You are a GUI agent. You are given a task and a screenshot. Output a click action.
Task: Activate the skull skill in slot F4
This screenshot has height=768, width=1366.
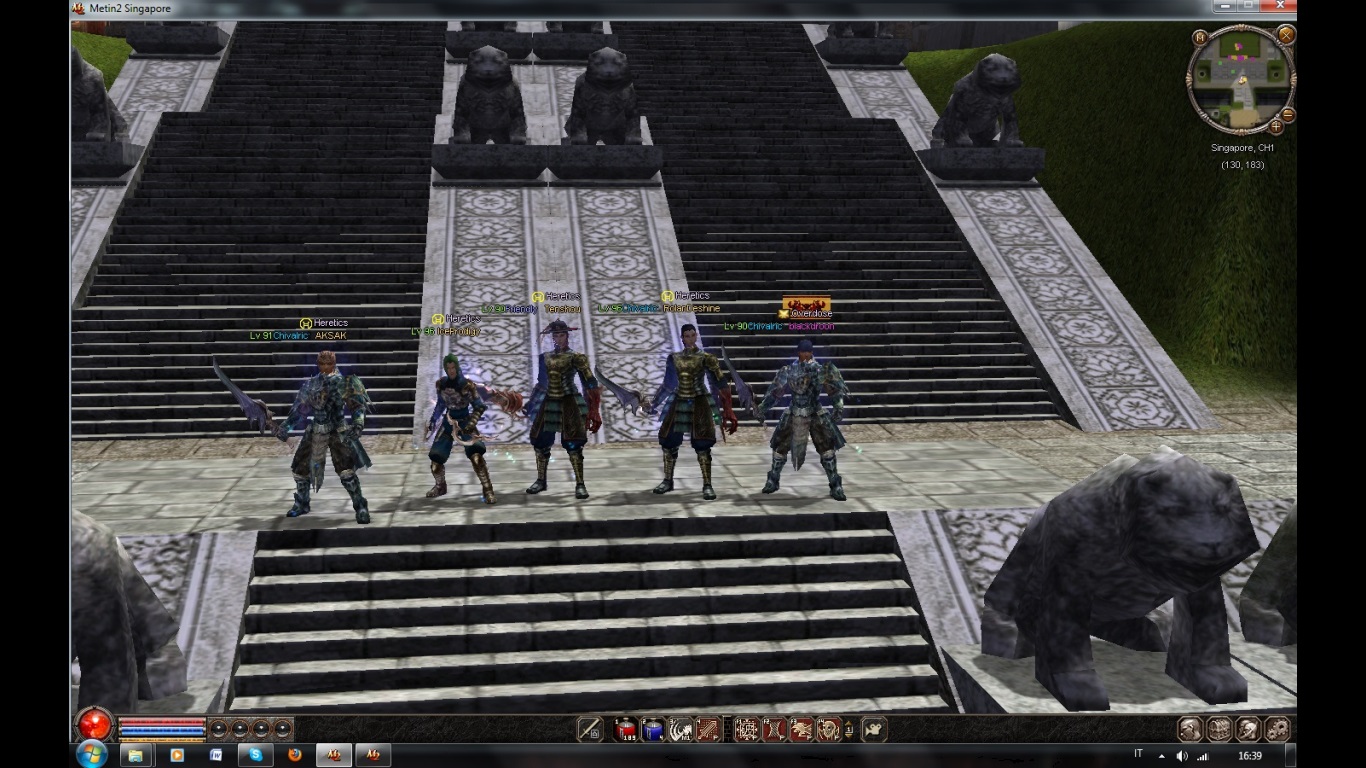[828, 730]
